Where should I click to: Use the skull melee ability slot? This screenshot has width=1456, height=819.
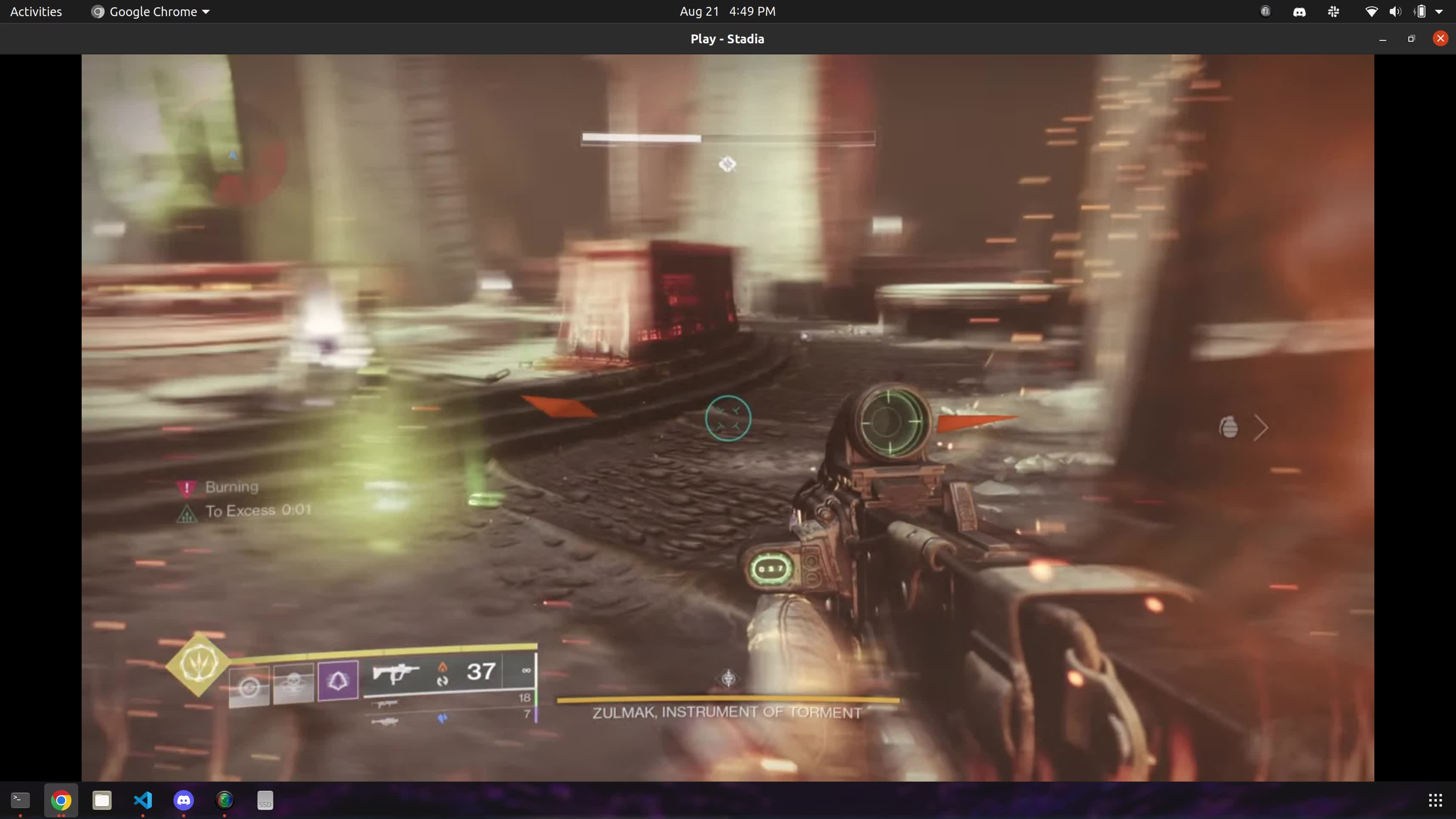coord(293,684)
